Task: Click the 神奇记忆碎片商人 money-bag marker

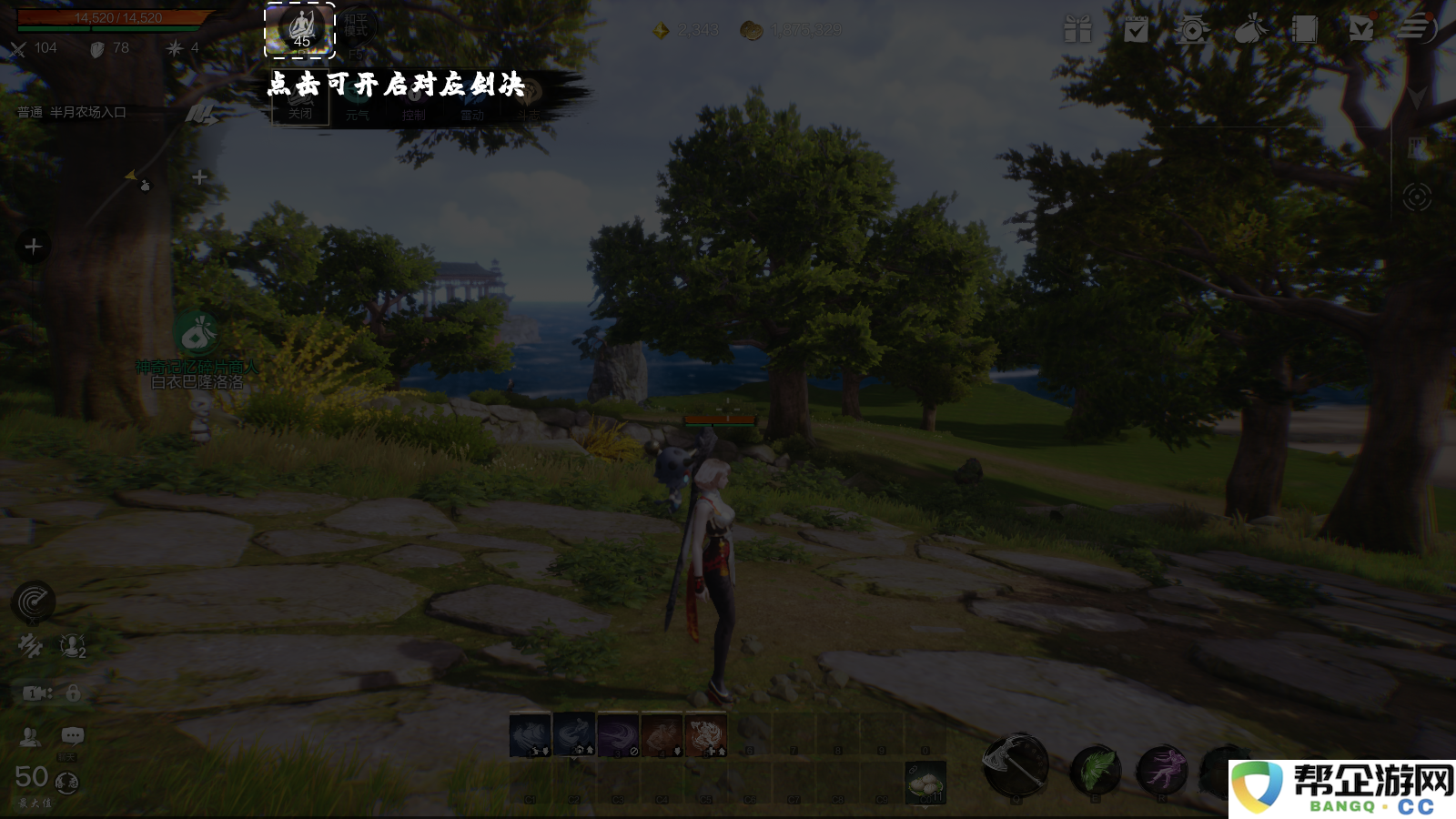Action: point(197,334)
